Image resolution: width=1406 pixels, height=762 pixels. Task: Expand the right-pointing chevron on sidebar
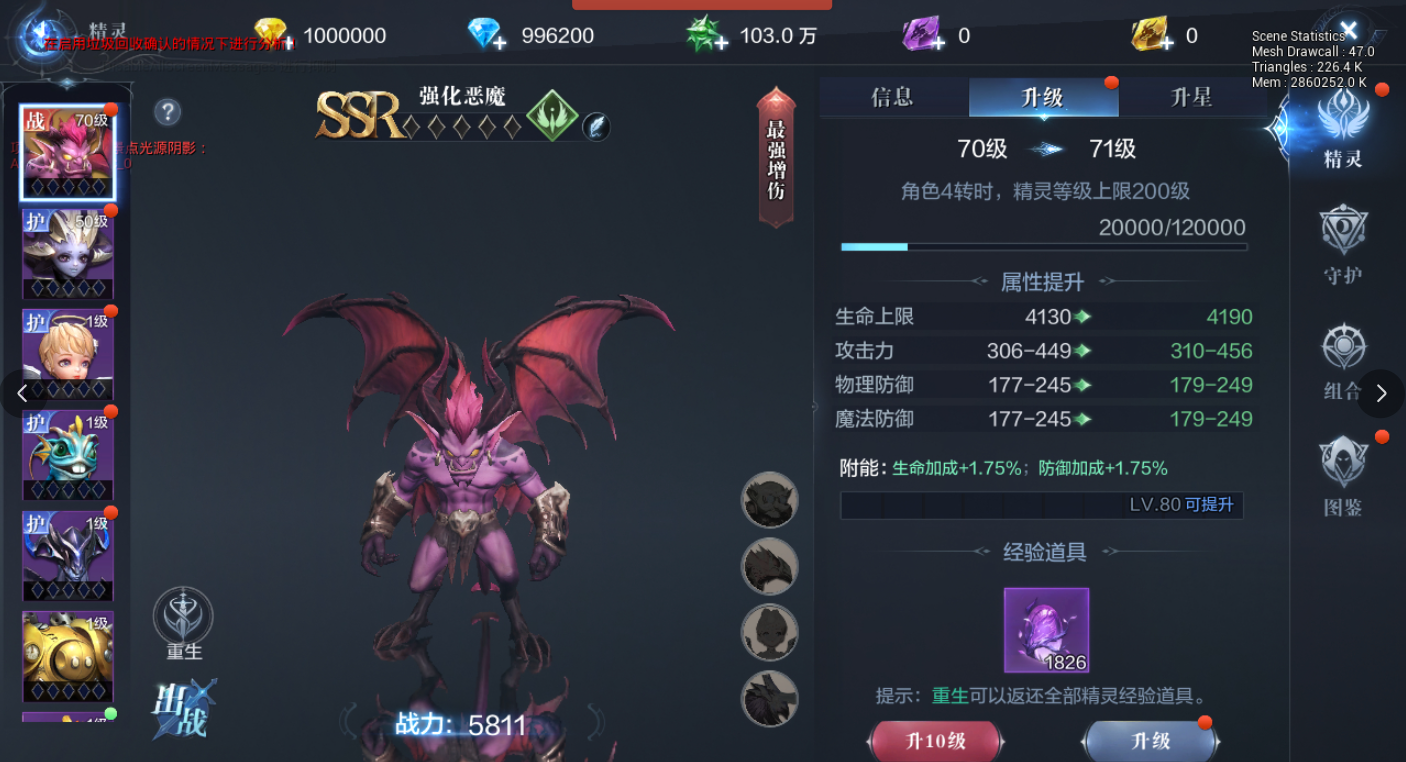pos(1382,394)
